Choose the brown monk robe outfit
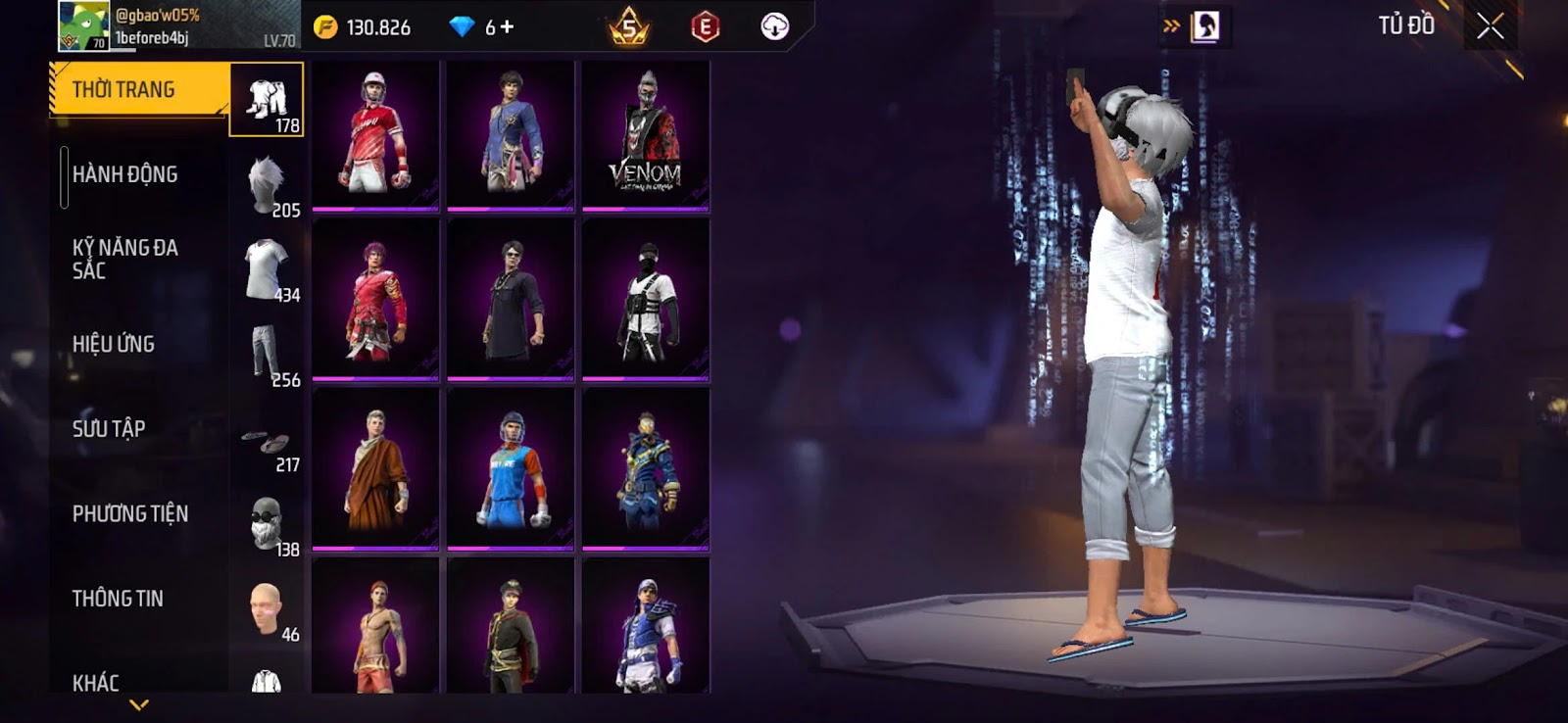Viewport: 1568px width, 723px height. click(375, 469)
